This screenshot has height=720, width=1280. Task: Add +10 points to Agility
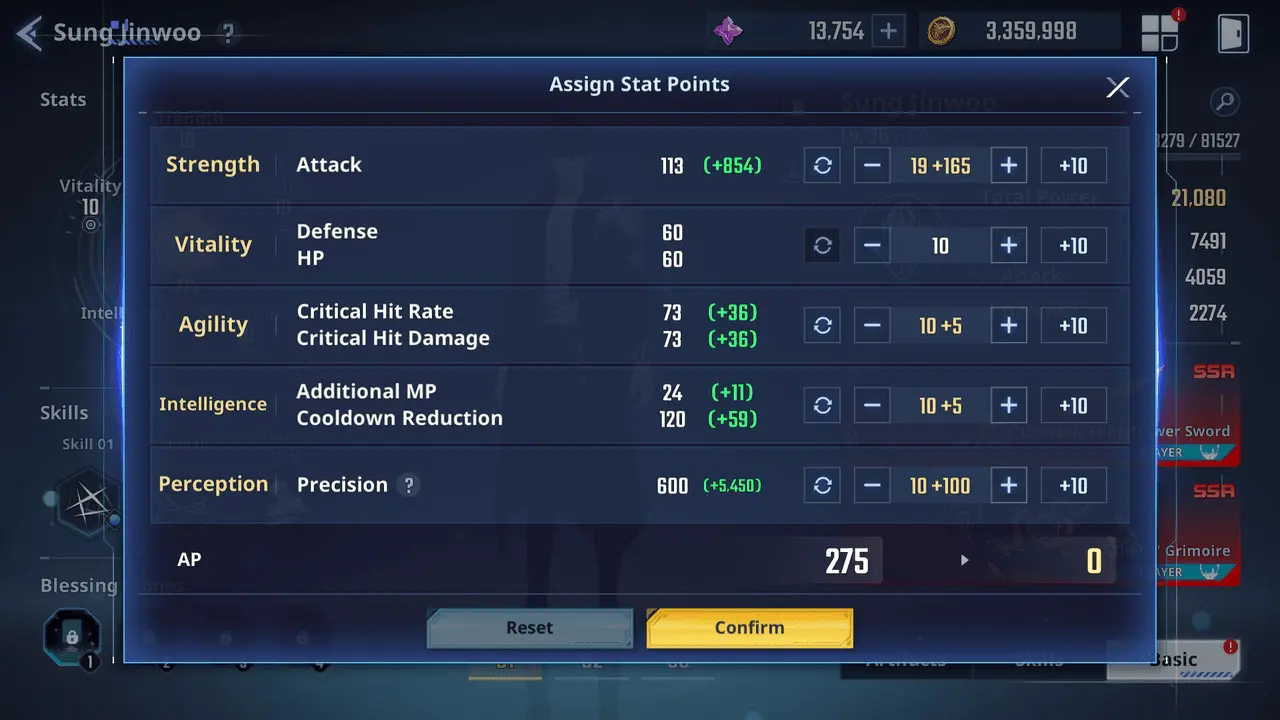point(1073,326)
